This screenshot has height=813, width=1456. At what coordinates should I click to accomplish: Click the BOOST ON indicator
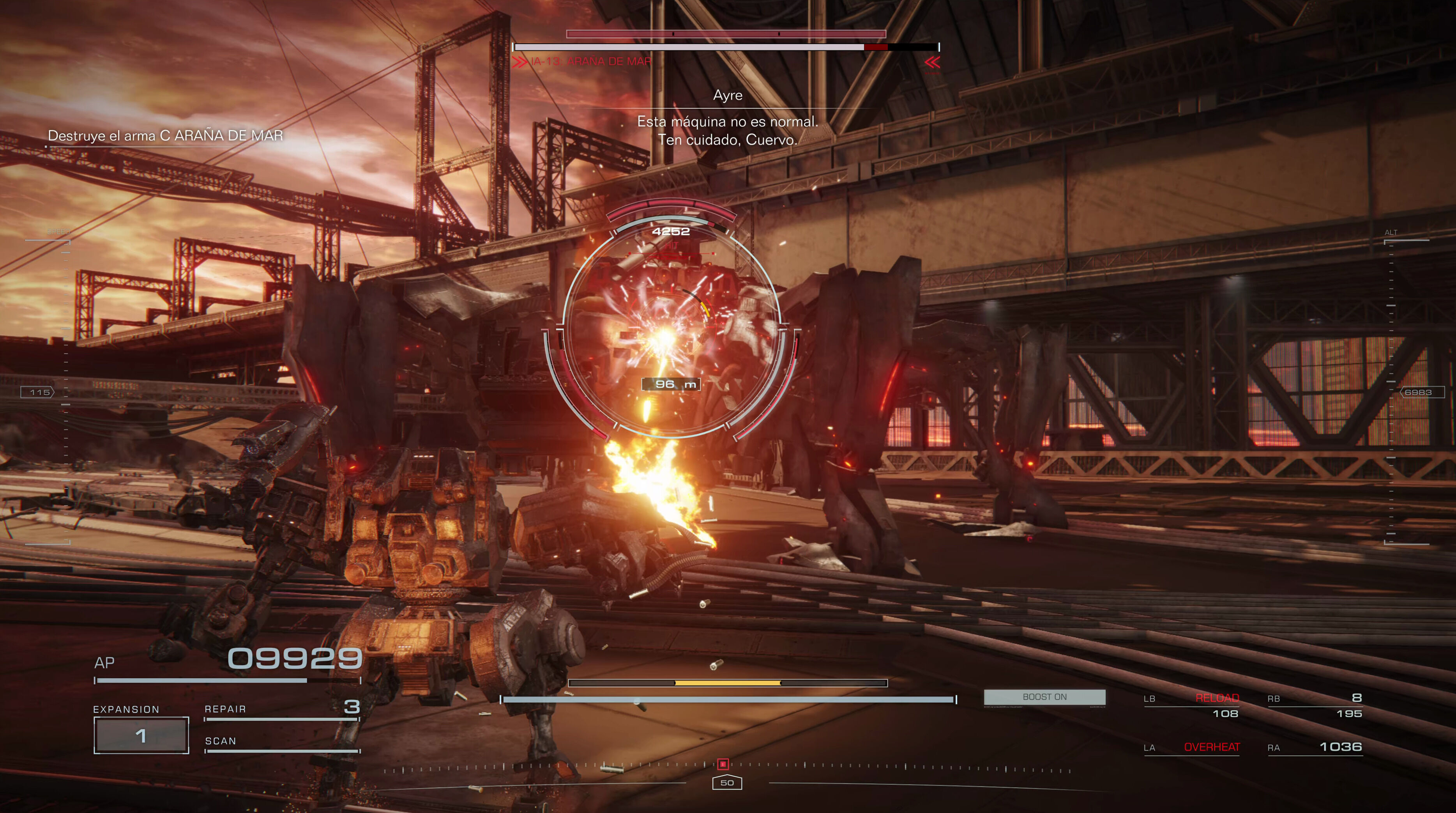[x=1044, y=697]
